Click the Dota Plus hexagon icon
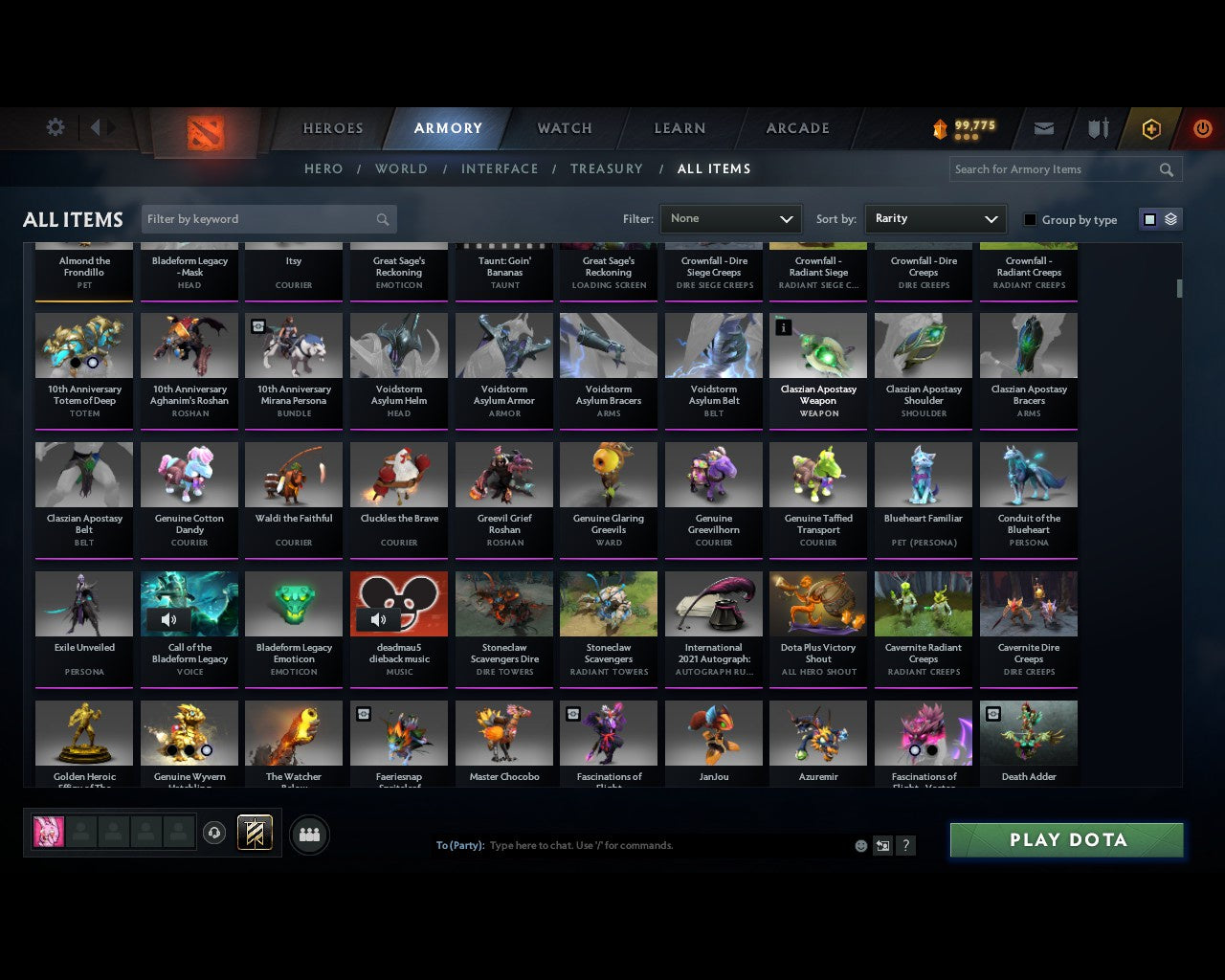 click(1151, 128)
